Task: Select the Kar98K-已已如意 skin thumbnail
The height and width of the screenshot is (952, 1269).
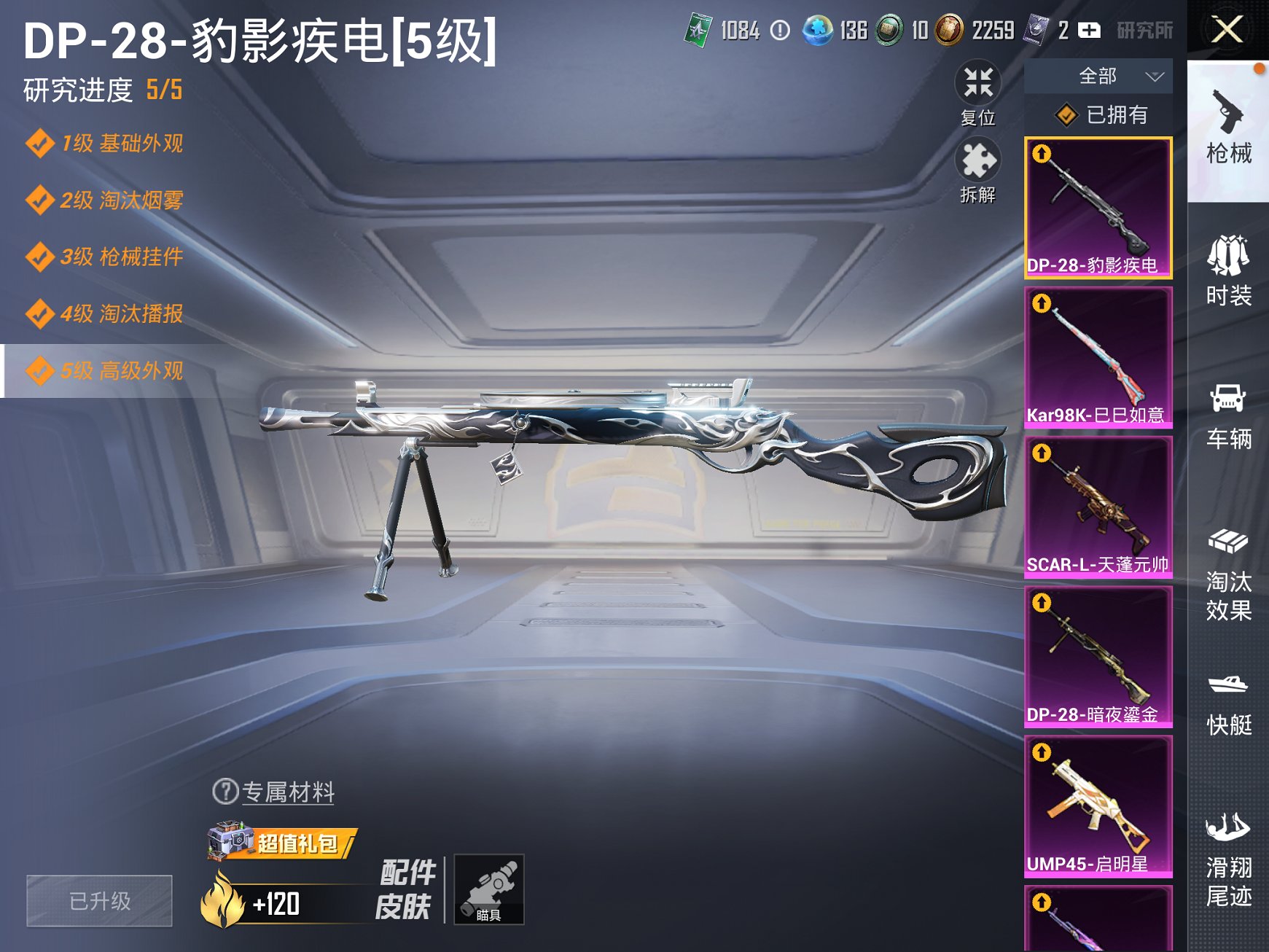Action: [1098, 357]
